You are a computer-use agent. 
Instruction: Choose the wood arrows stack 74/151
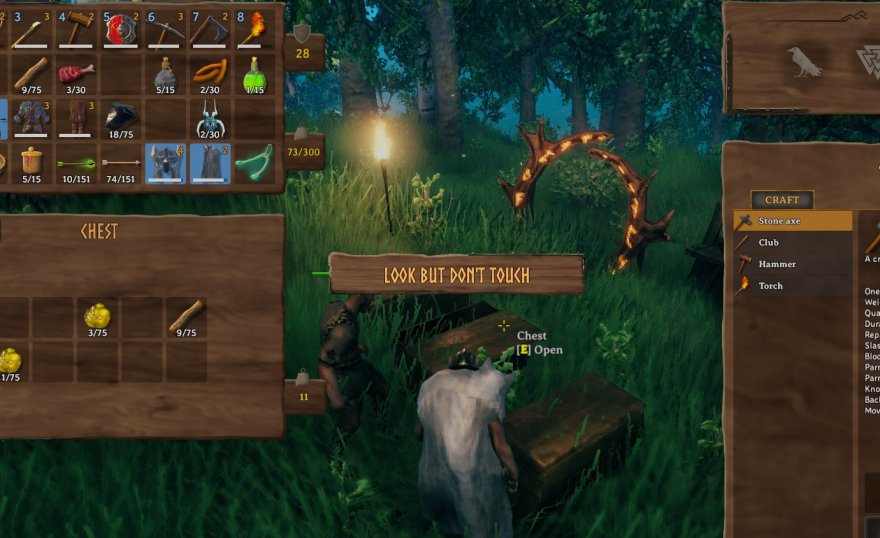(x=121, y=163)
